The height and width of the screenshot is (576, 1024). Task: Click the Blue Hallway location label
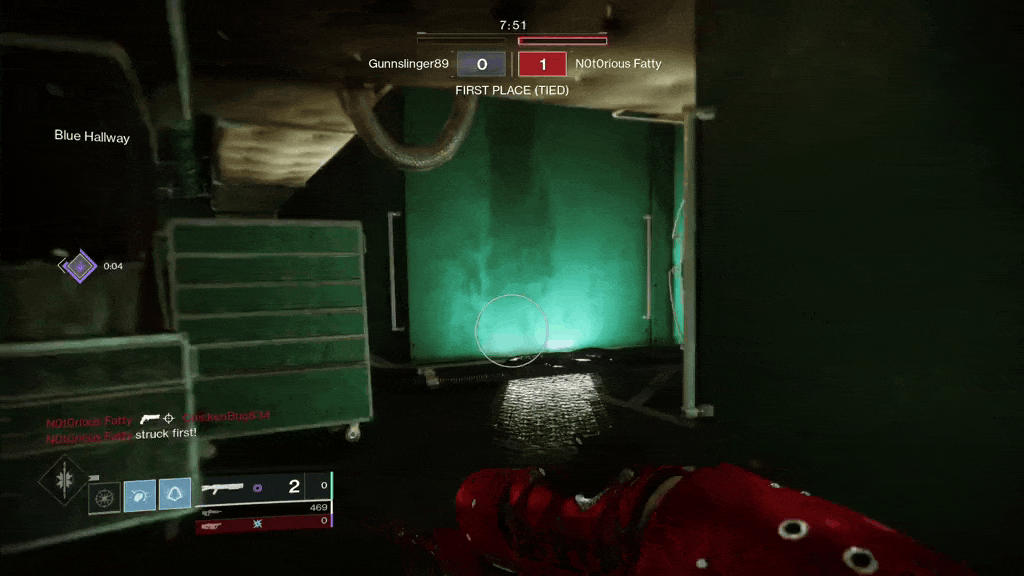92,137
